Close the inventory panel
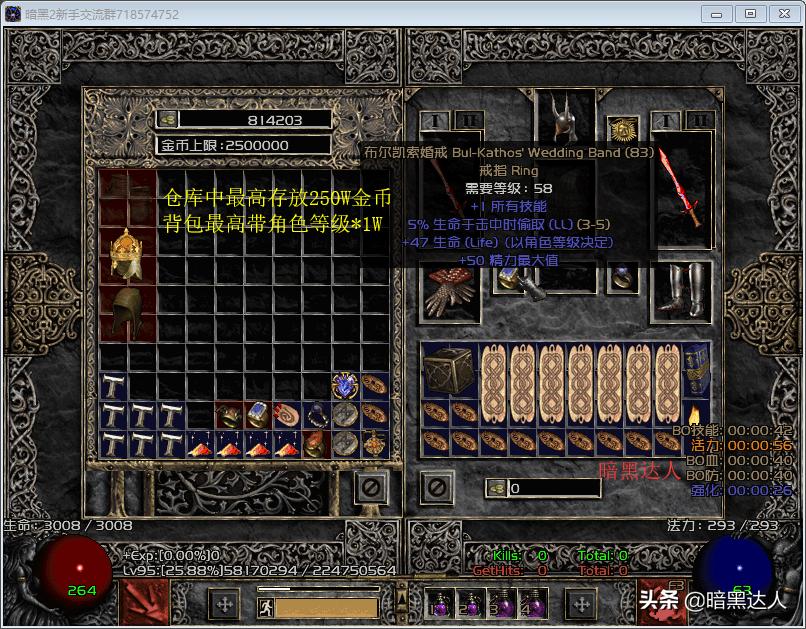This screenshot has width=806, height=629. tap(436, 488)
